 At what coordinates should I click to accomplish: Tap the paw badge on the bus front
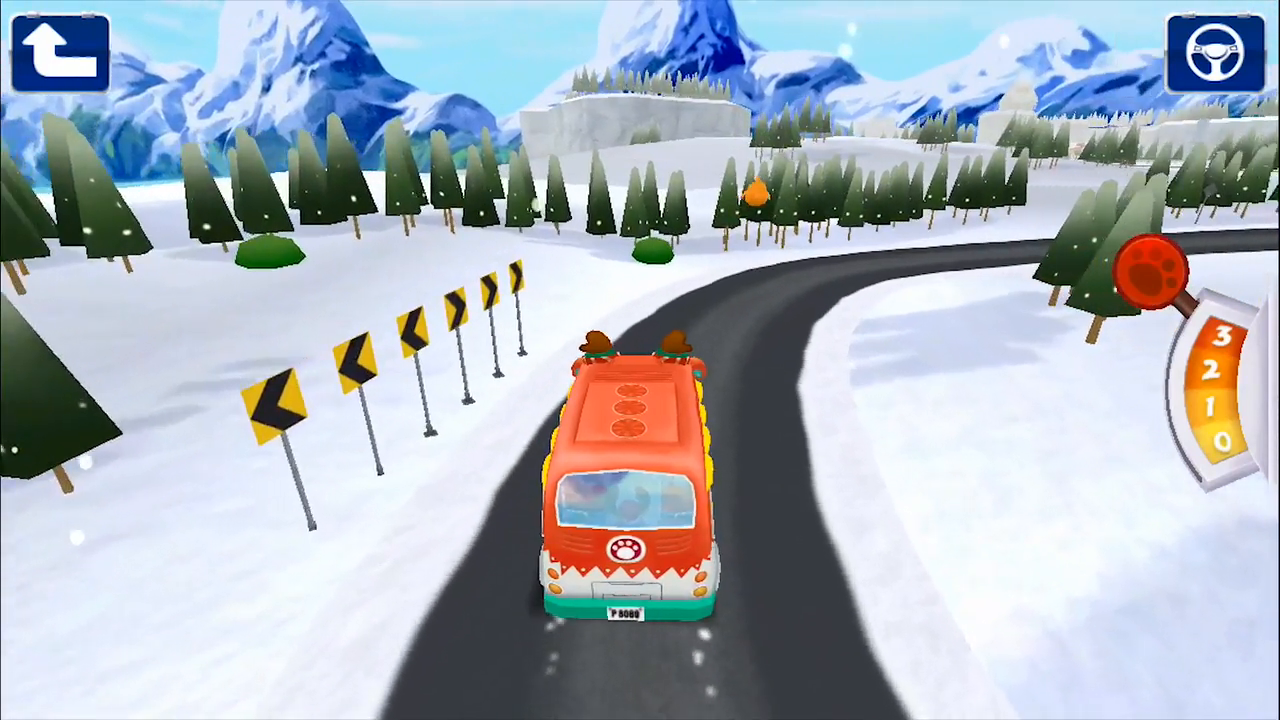626,548
